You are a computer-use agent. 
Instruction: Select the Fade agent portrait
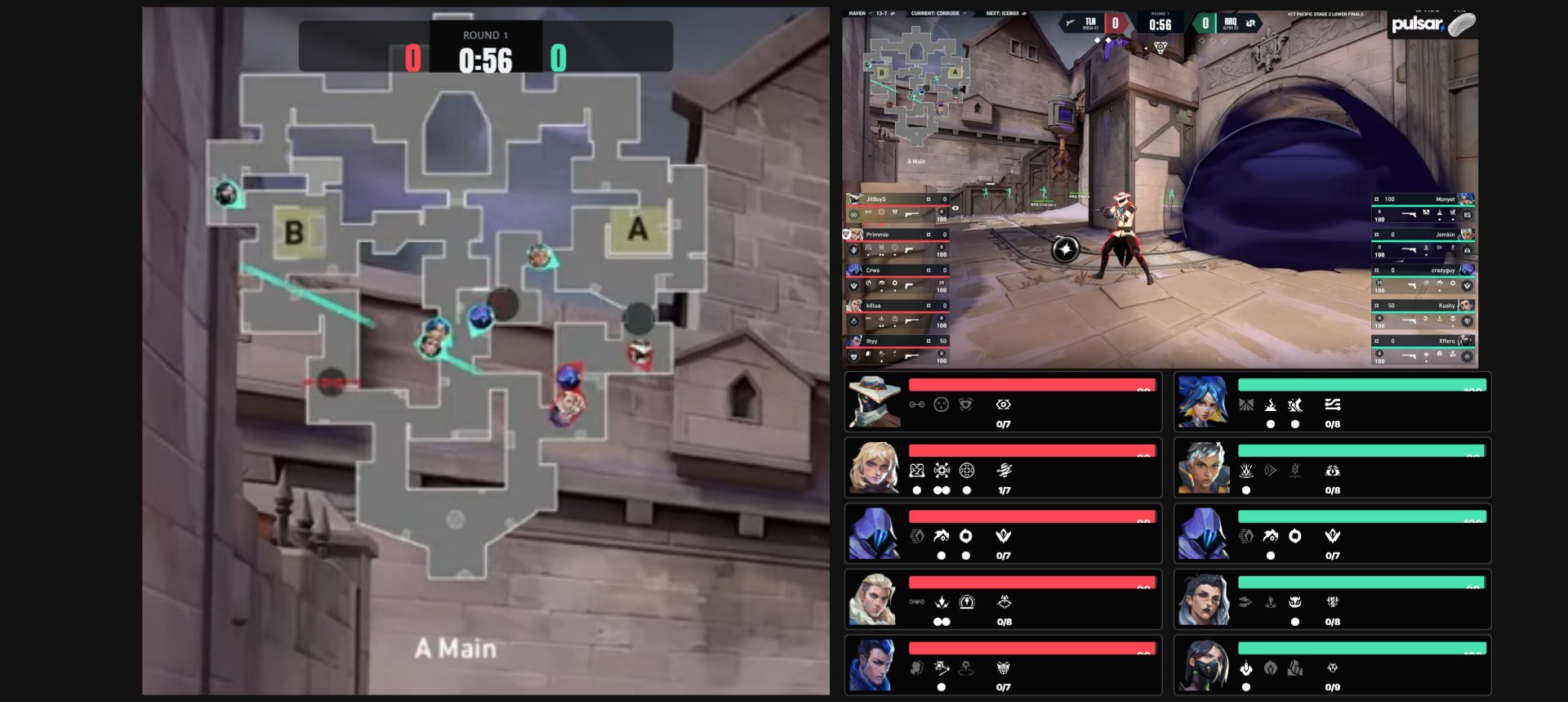1203,599
